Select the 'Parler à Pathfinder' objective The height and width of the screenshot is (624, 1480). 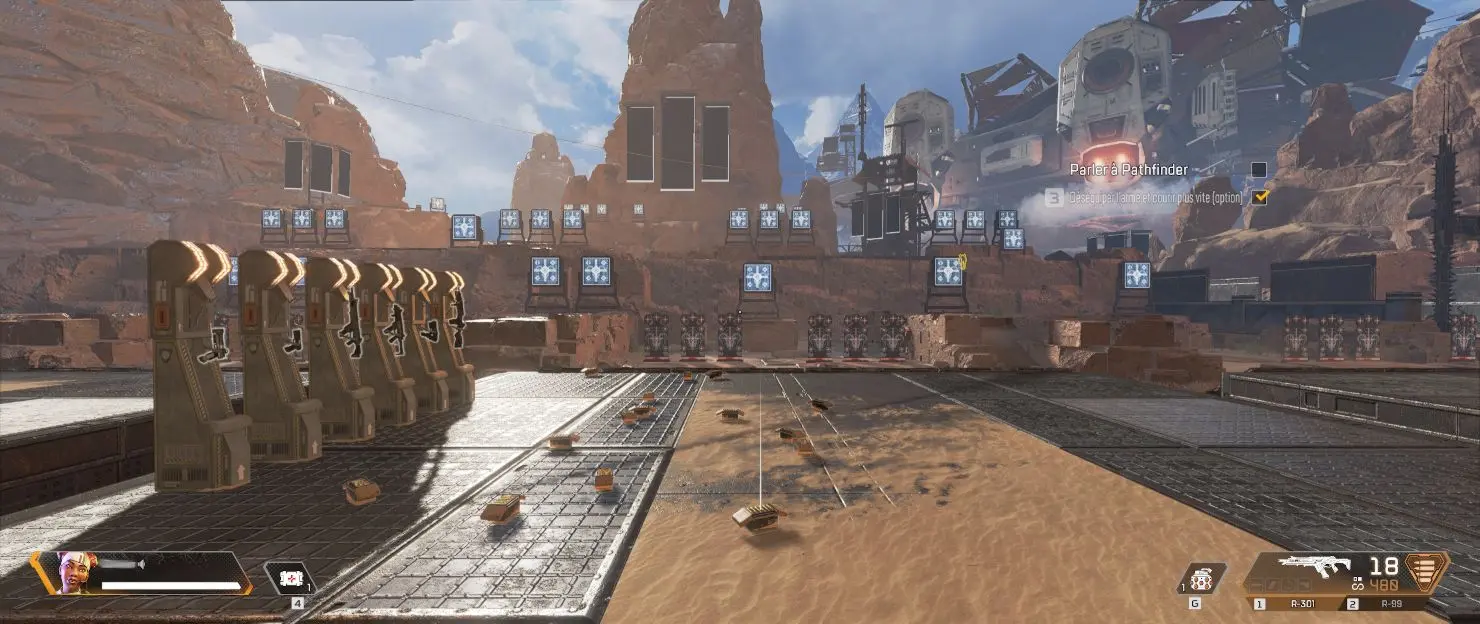point(1128,170)
